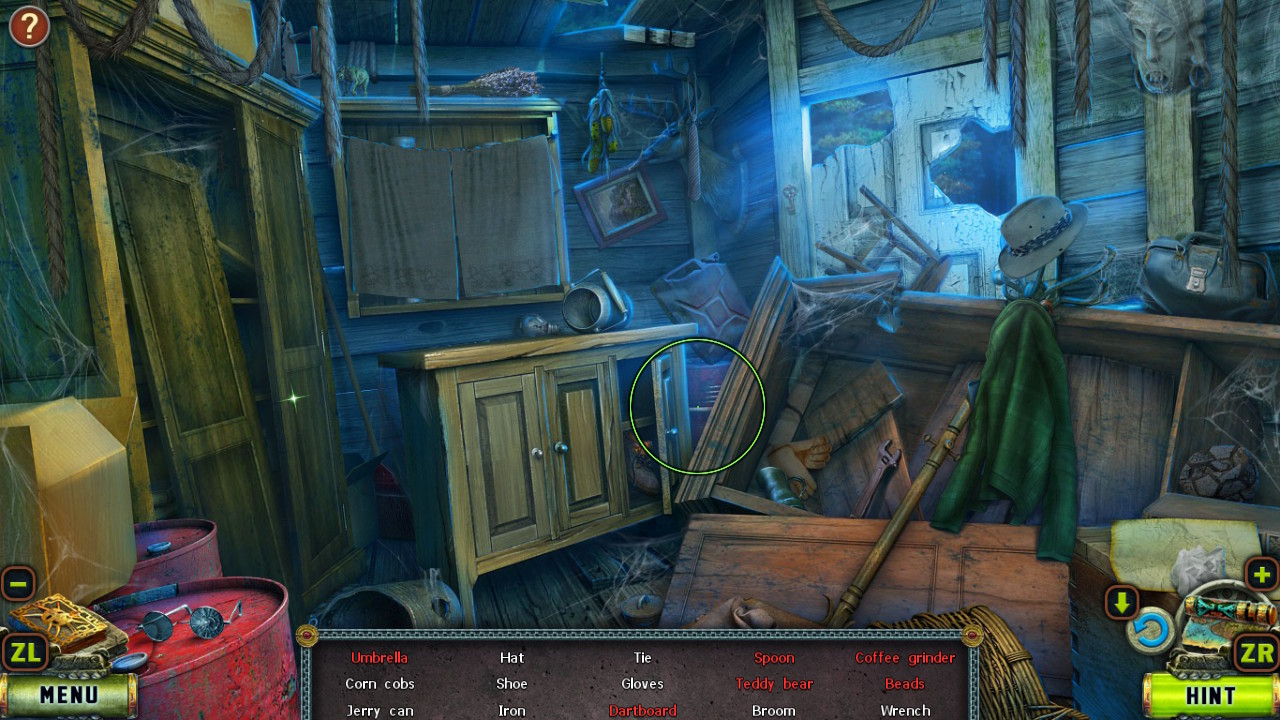The height and width of the screenshot is (720, 1280).
Task: Zoom out using the minus icon
Action: pyautogui.click(x=16, y=581)
